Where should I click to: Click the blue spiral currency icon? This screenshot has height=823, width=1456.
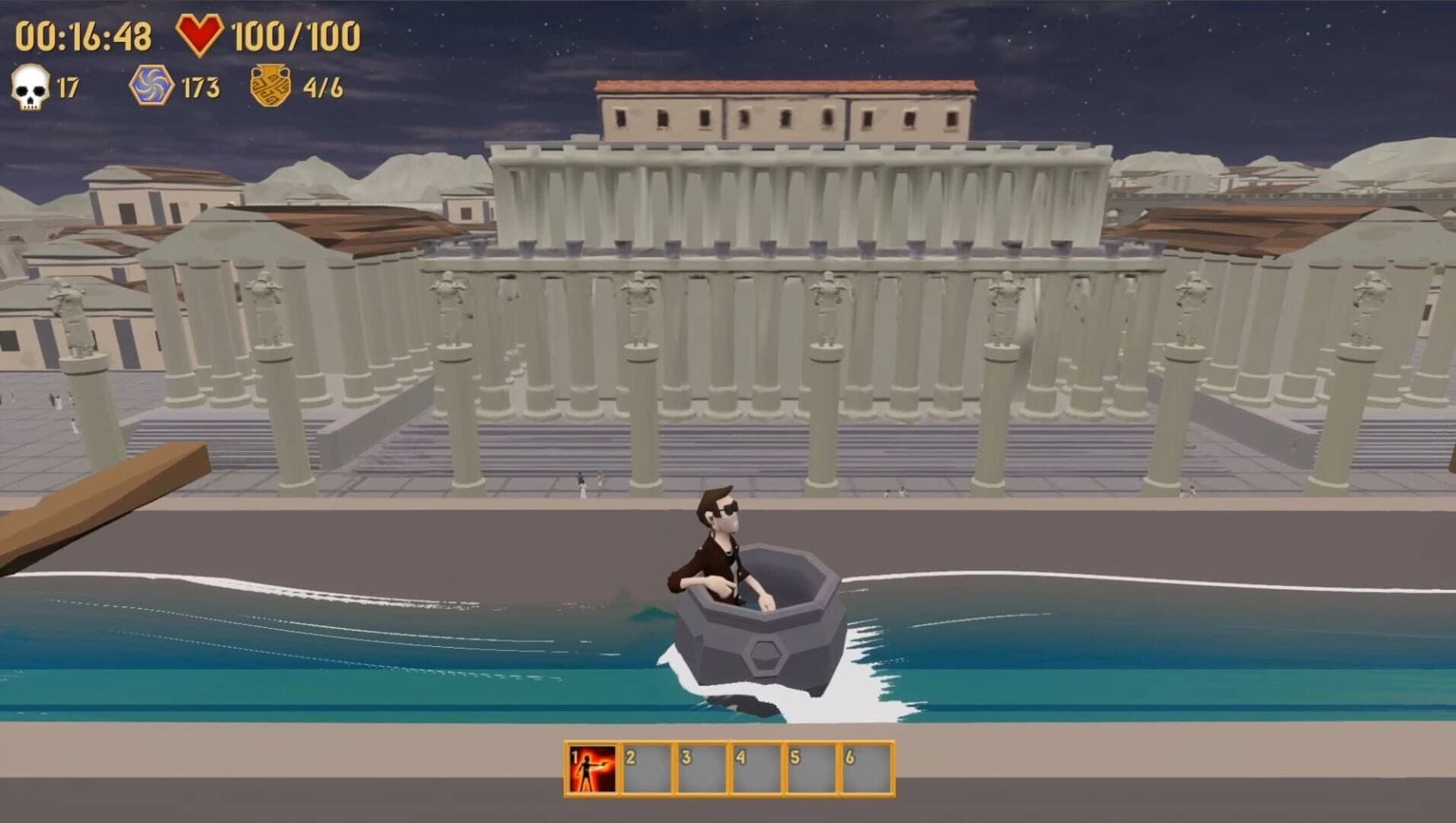point(150,86)
